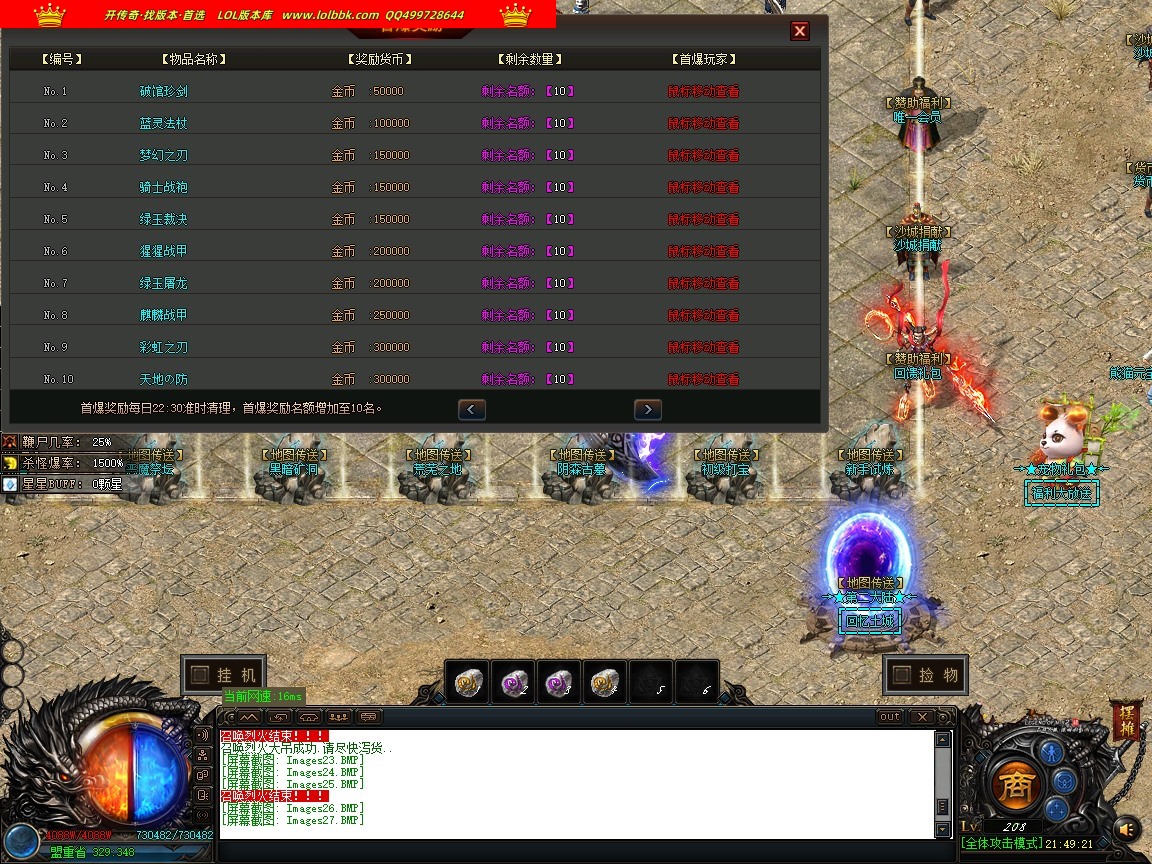Use the purple scroll in hotbar slot 2
Viewport: 1152px width, 864px height.
click(x=514, y=682)
